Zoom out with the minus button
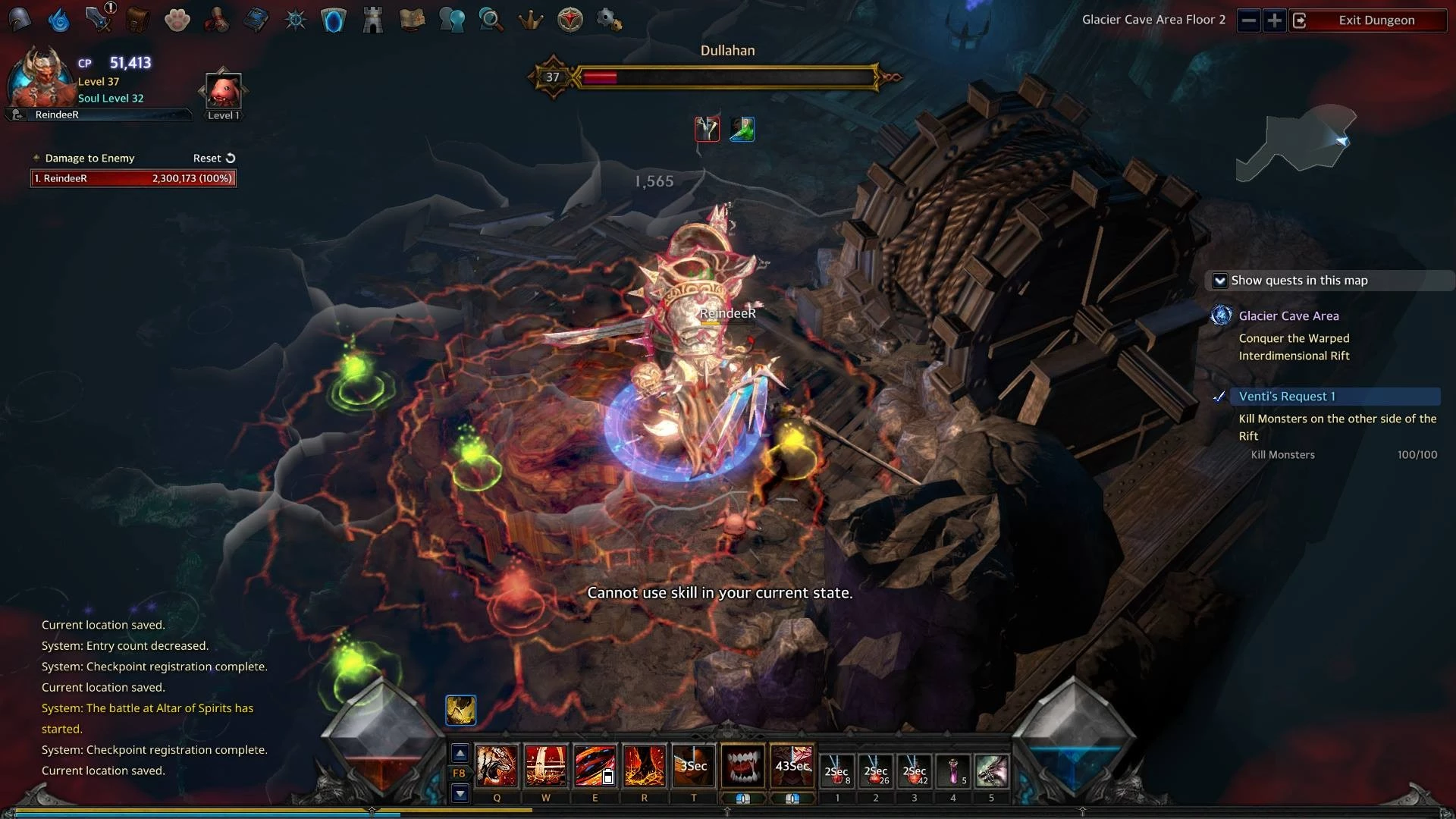Screen dimensions: 1456x819 (1248, 20)
